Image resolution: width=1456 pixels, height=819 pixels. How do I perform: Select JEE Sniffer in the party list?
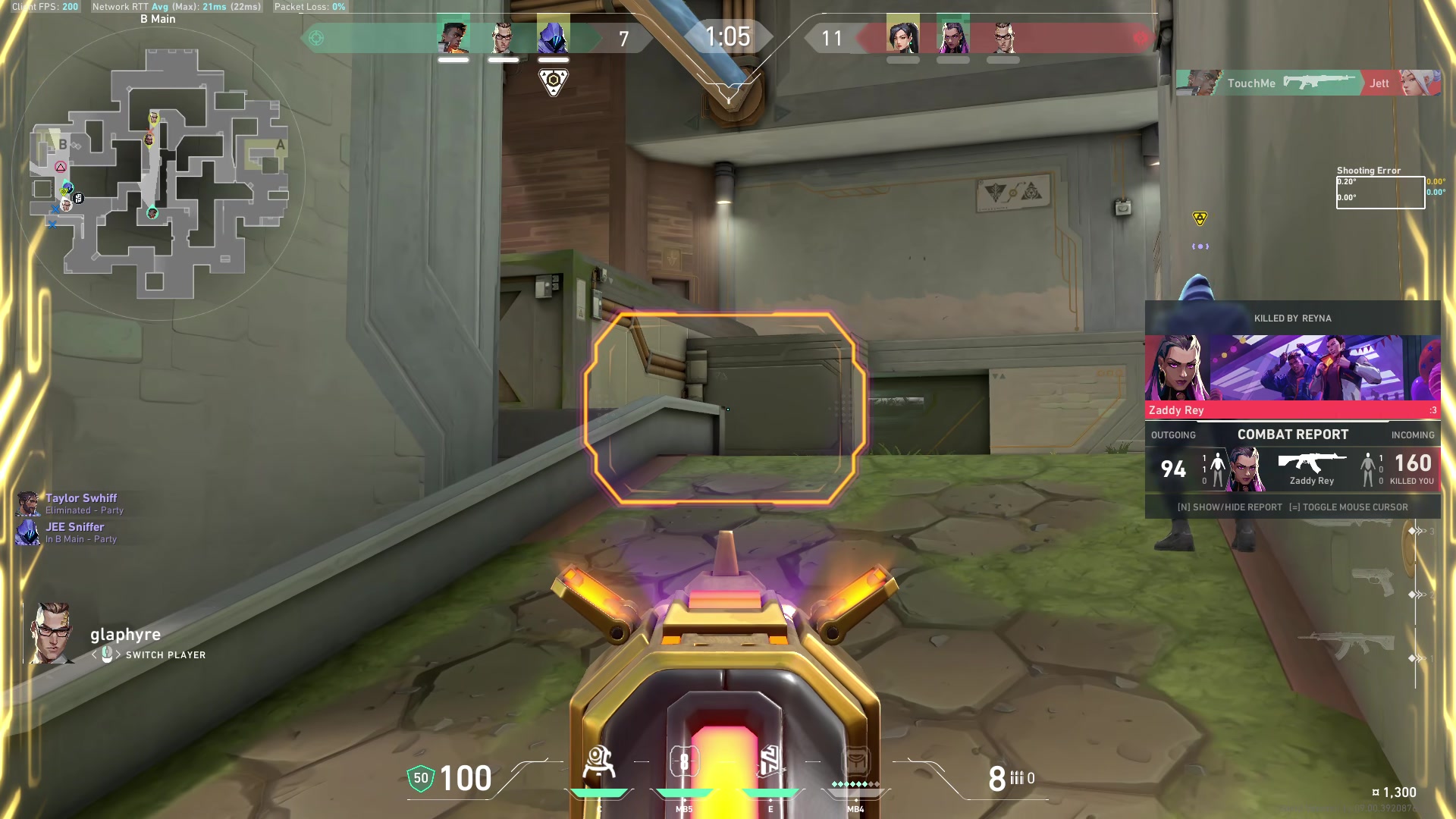pos(74,527)
